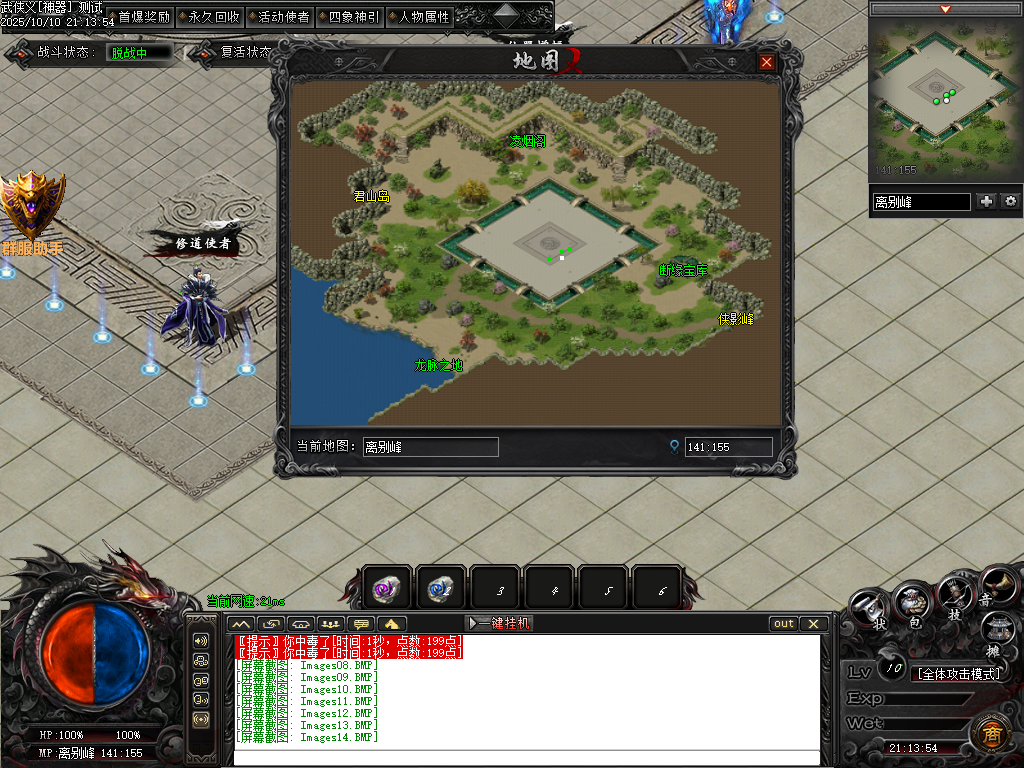The width and height of the screenshot is (1024, 768).
Task: Toggle the 全体攻击模式 attack mode
Action: pos(959,674)
